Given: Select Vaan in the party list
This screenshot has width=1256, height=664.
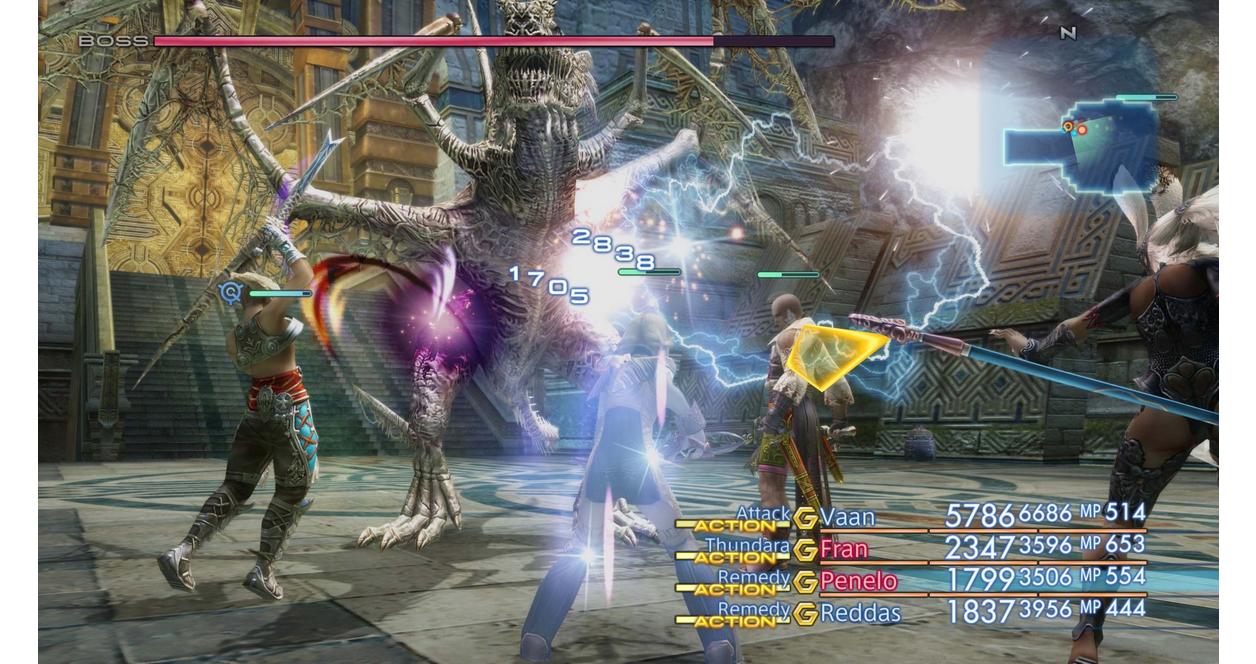Looking at the screenshot, I should (x=847, y=517).
